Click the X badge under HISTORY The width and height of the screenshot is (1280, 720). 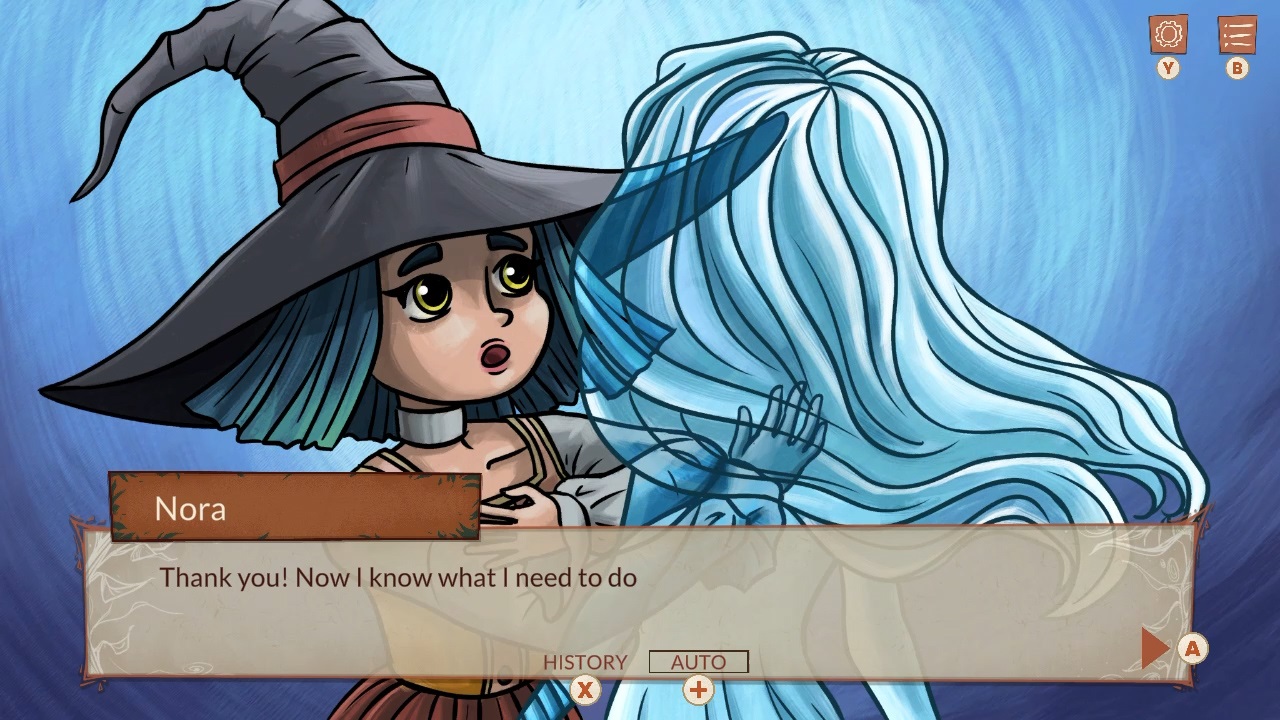click(x=585, y=690)
